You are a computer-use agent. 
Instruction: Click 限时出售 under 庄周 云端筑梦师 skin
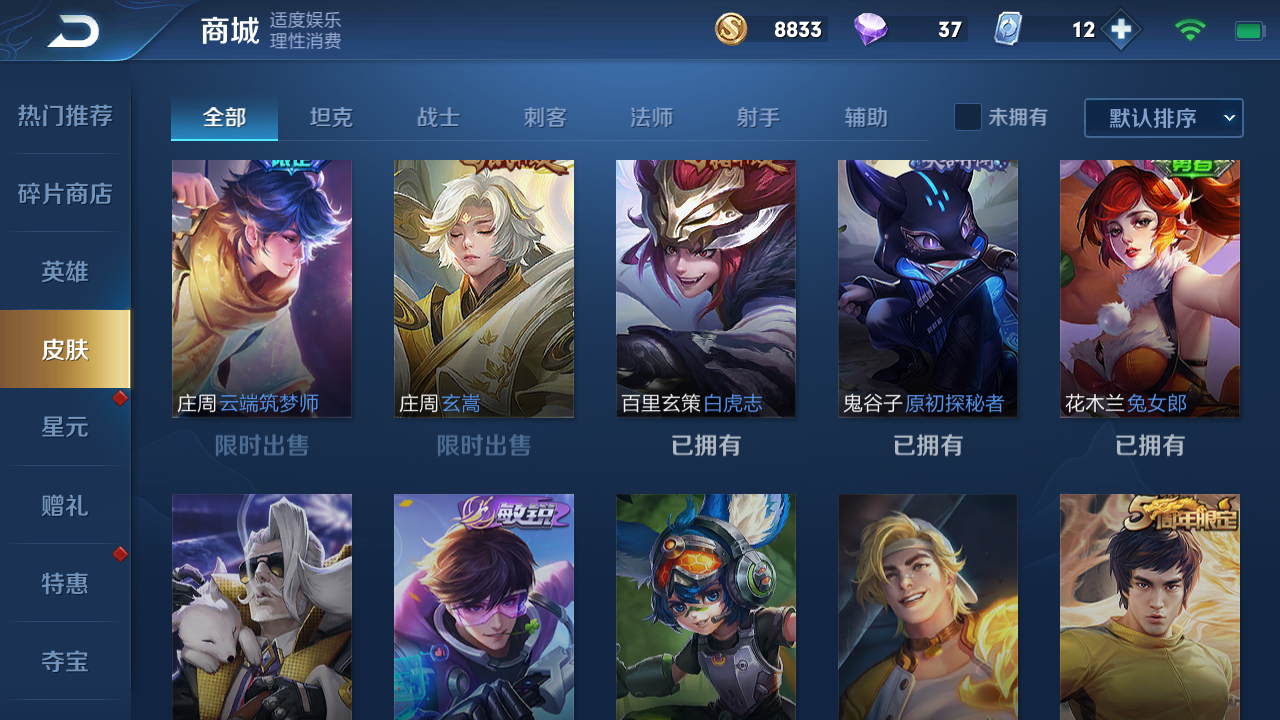[262, 446]
